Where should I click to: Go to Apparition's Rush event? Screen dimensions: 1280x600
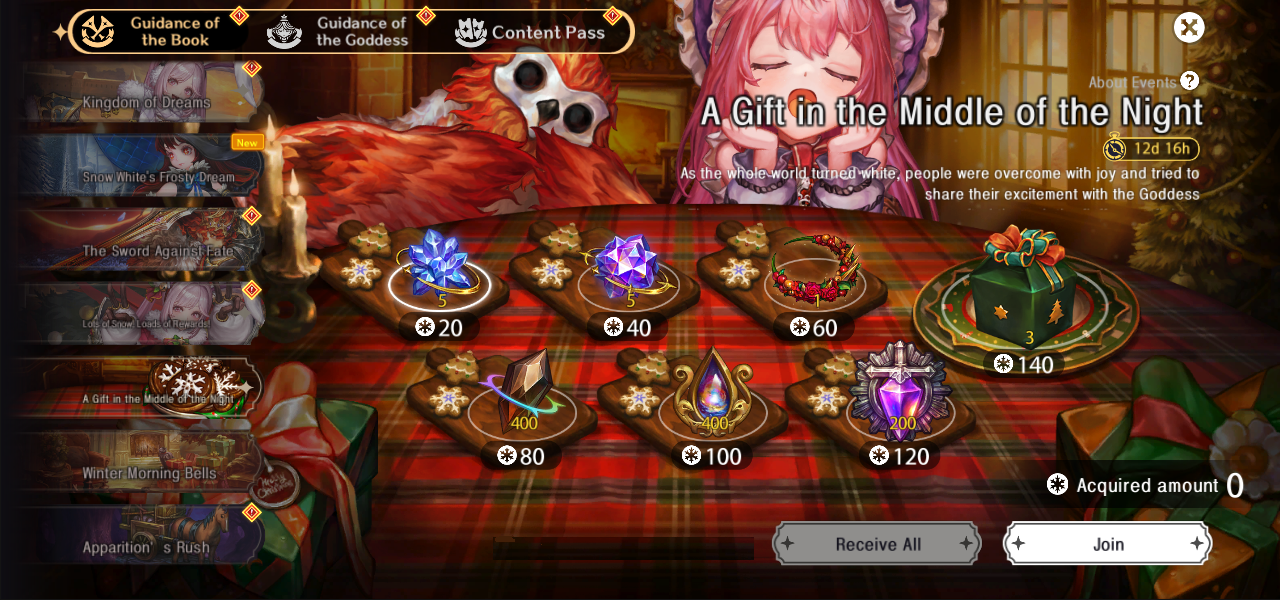tap(145, 547)
